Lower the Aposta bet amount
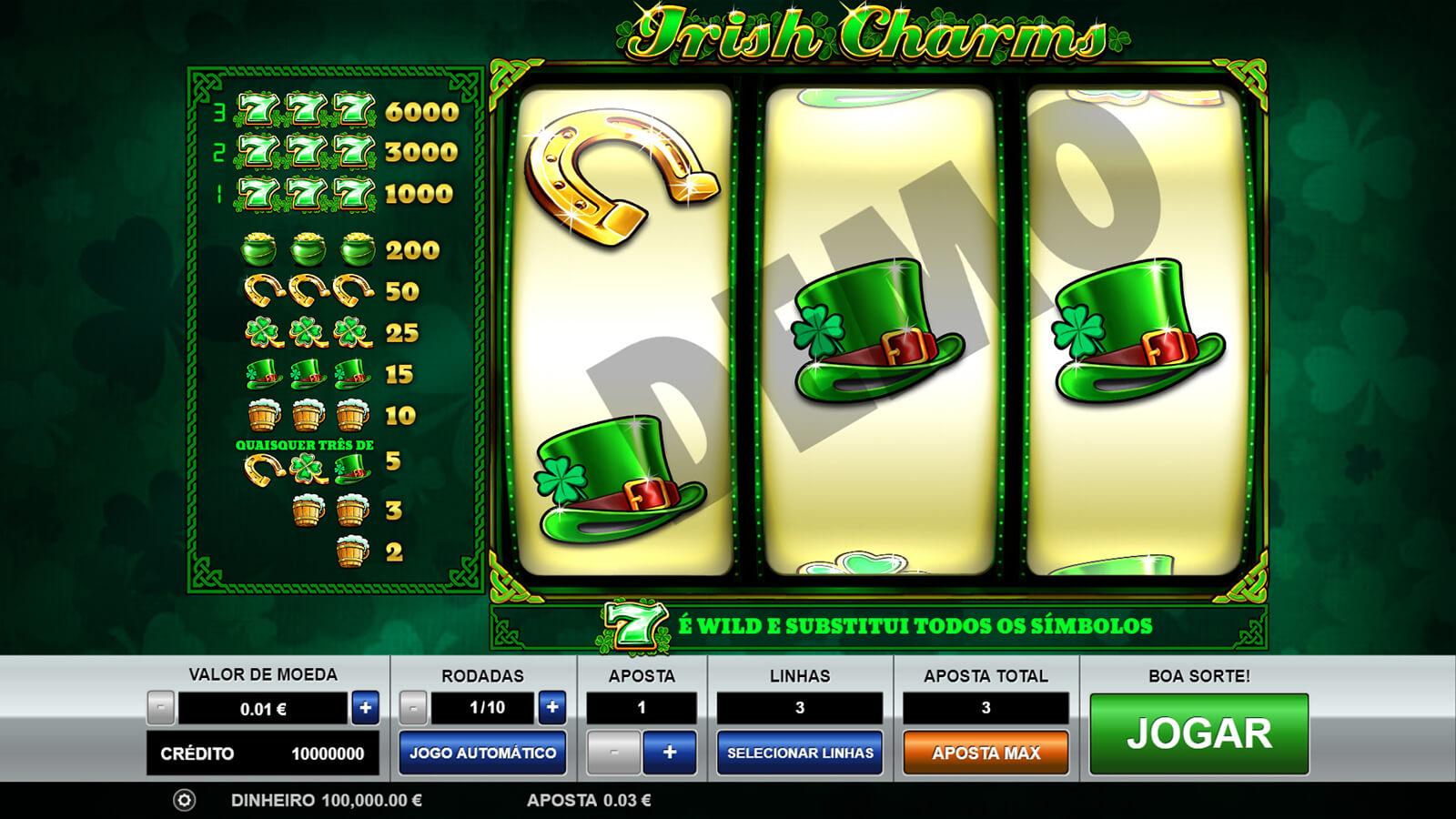 pos(613,753)
